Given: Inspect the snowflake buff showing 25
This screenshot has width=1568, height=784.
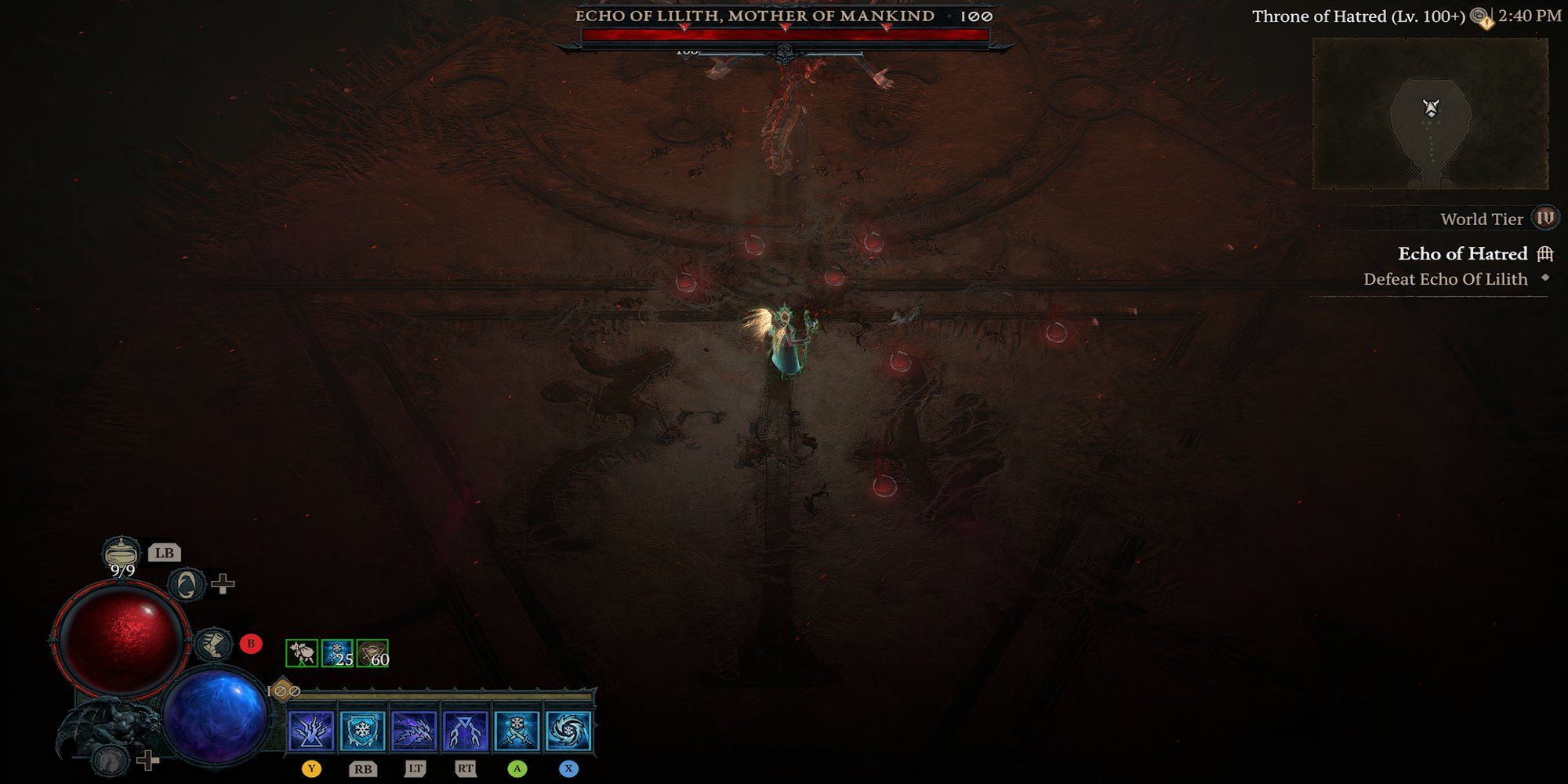Looking at the screenshot, I should tap(337, 653).
